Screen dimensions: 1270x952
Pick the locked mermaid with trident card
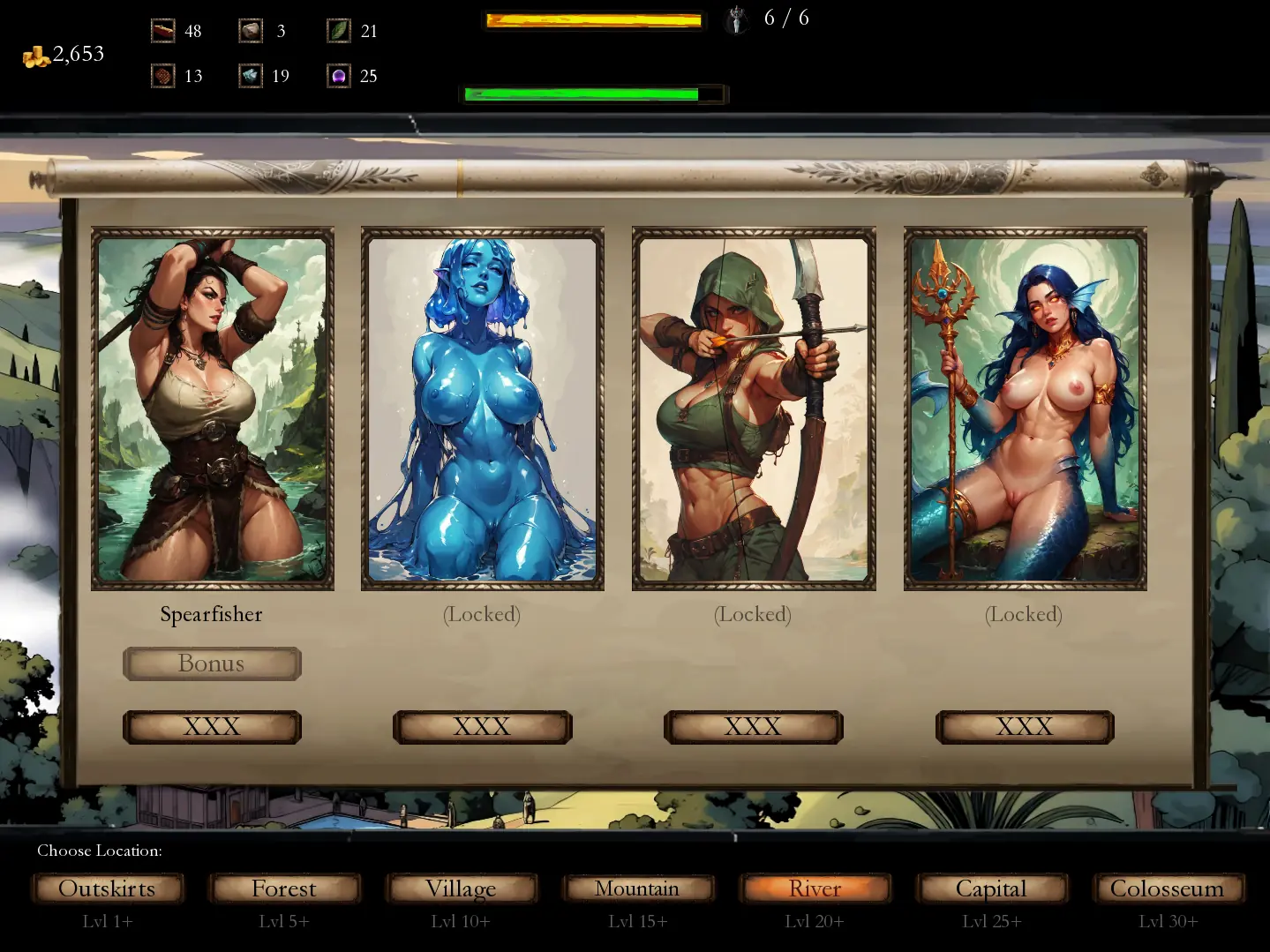(1025, 409)
